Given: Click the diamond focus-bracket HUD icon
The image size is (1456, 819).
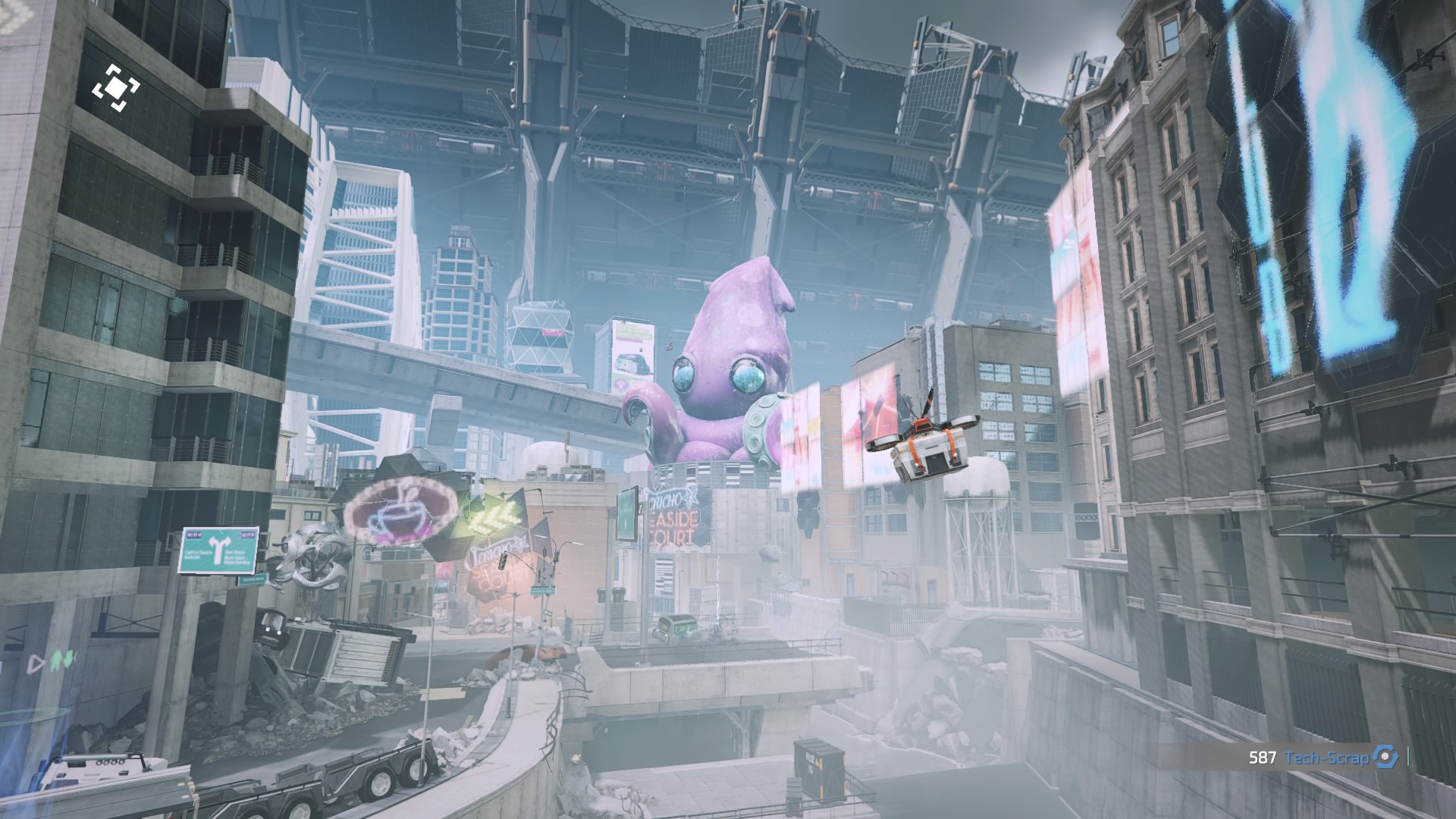Looking at the screenshot, I should tap(116, 89).
